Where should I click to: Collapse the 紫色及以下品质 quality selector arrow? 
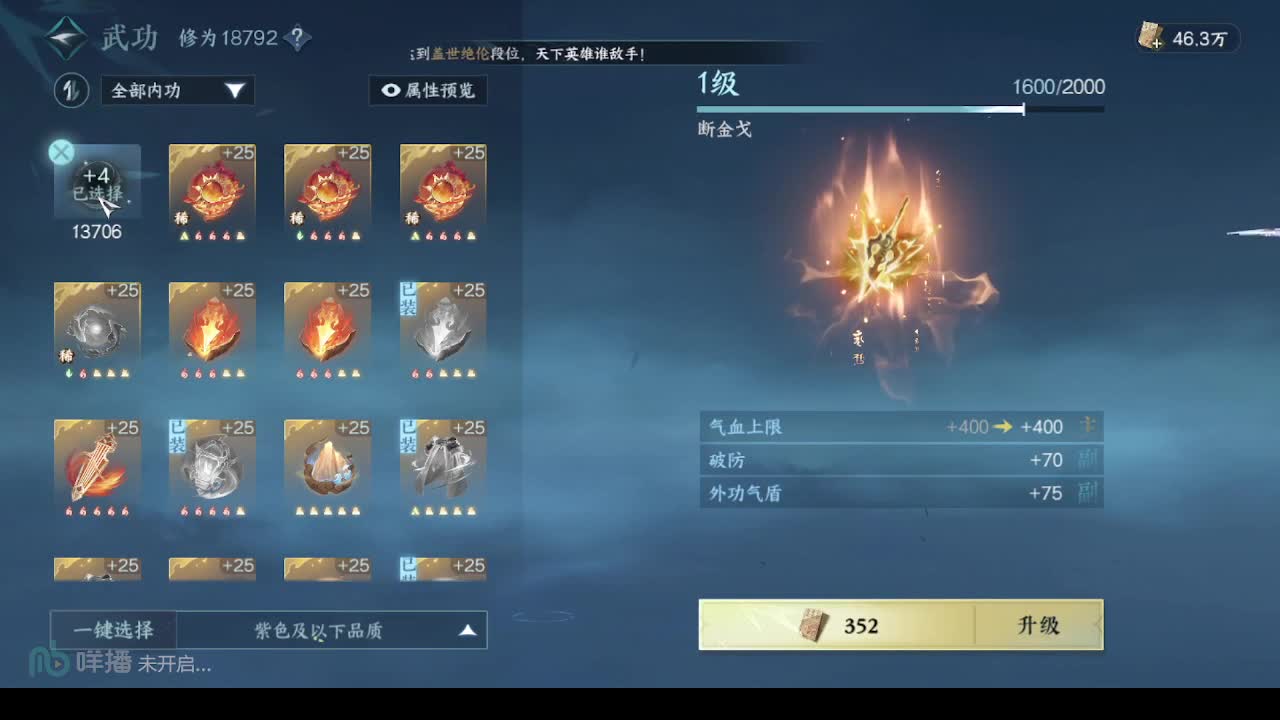pyautogui.click(x=467, y=629)
